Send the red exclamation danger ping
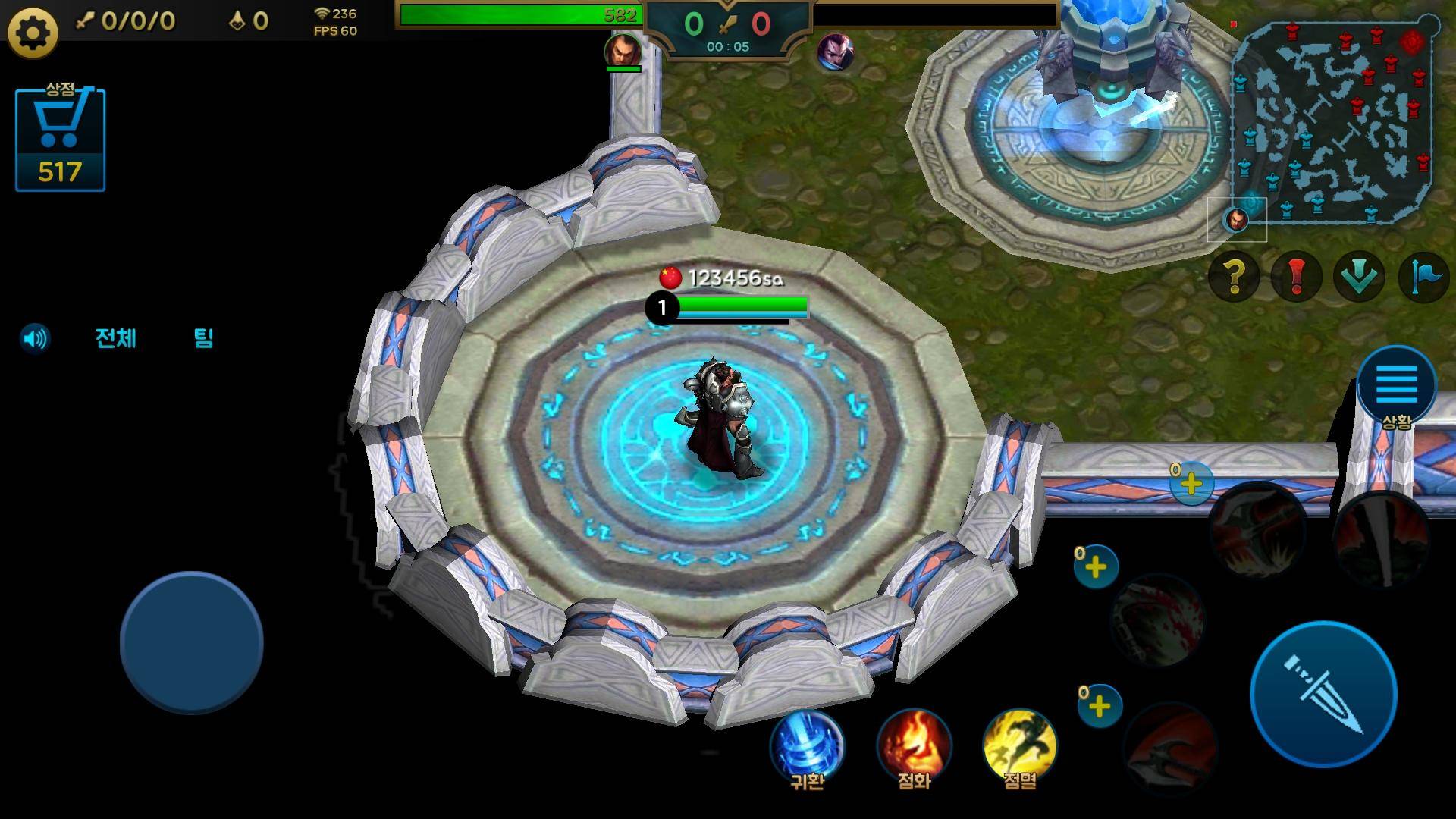The width and height of the screenshot is (1456, 819). 1296,277
